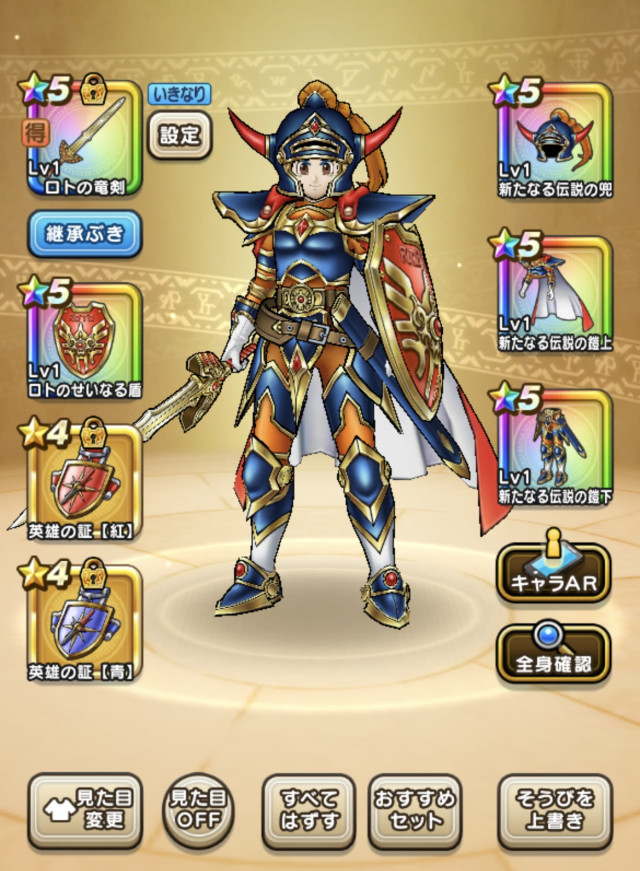Select the 新たなる伝説の鎧上 armor slot
The image size is (640, 871).
pyautogui.click(x=553, y=292)
